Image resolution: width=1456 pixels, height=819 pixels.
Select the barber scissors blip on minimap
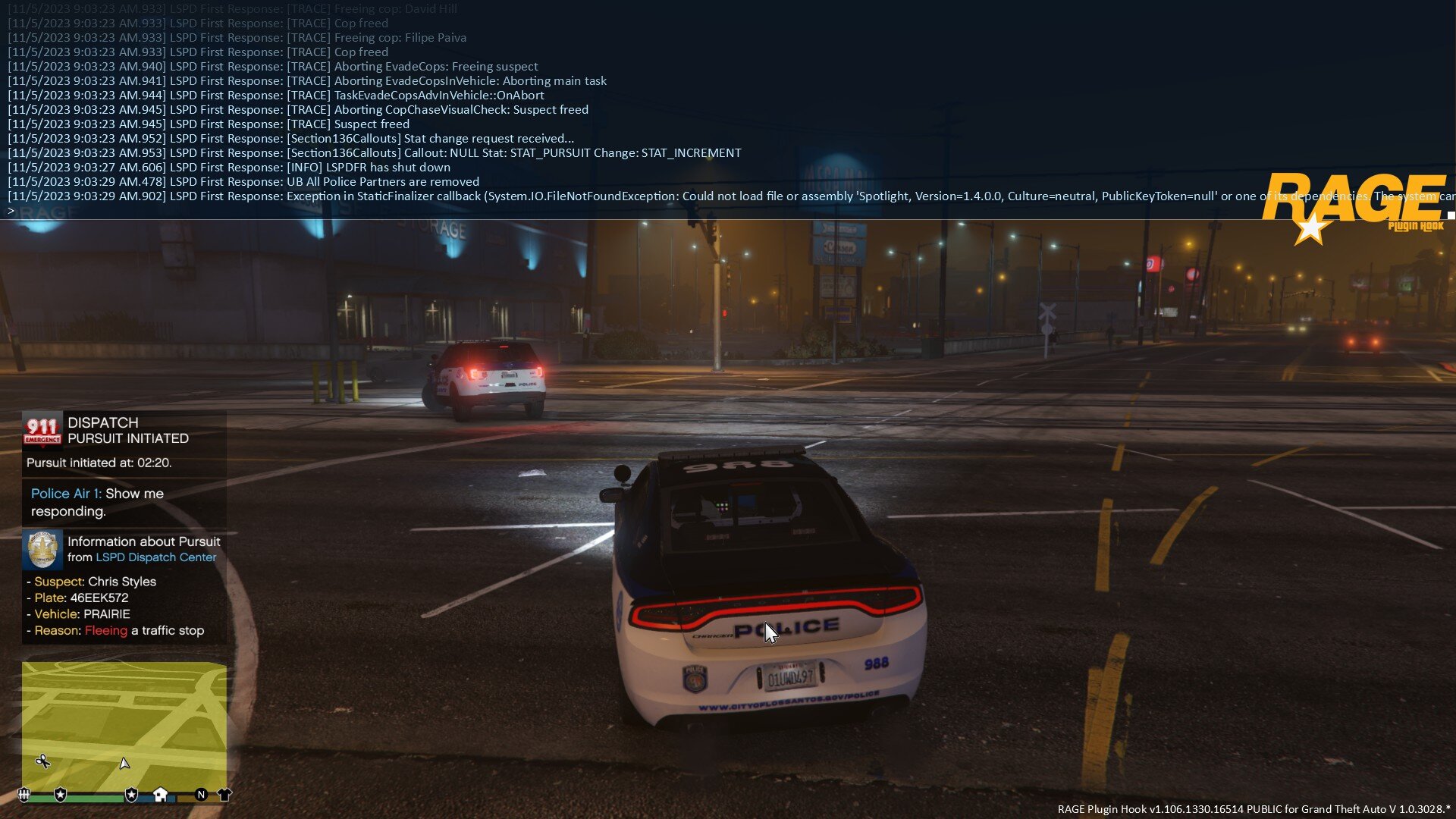43,761
